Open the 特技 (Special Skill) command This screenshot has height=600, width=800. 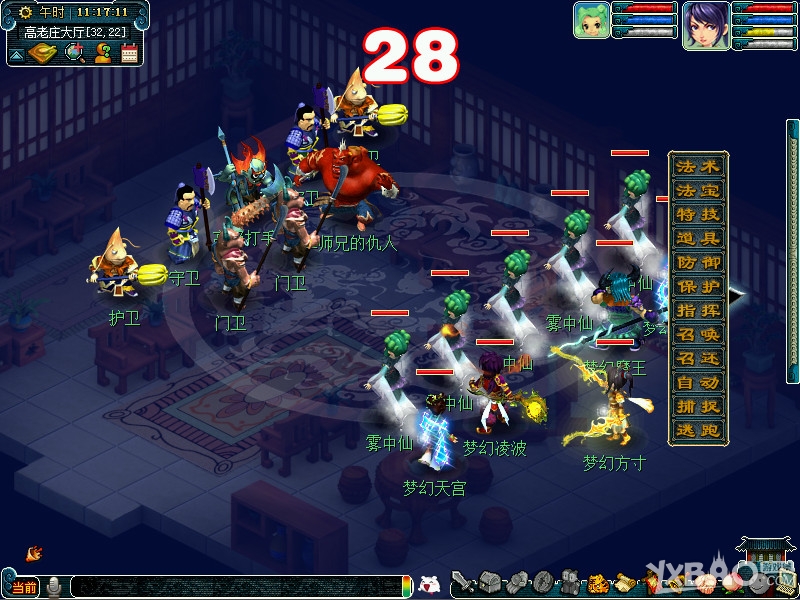pos(698,215)
